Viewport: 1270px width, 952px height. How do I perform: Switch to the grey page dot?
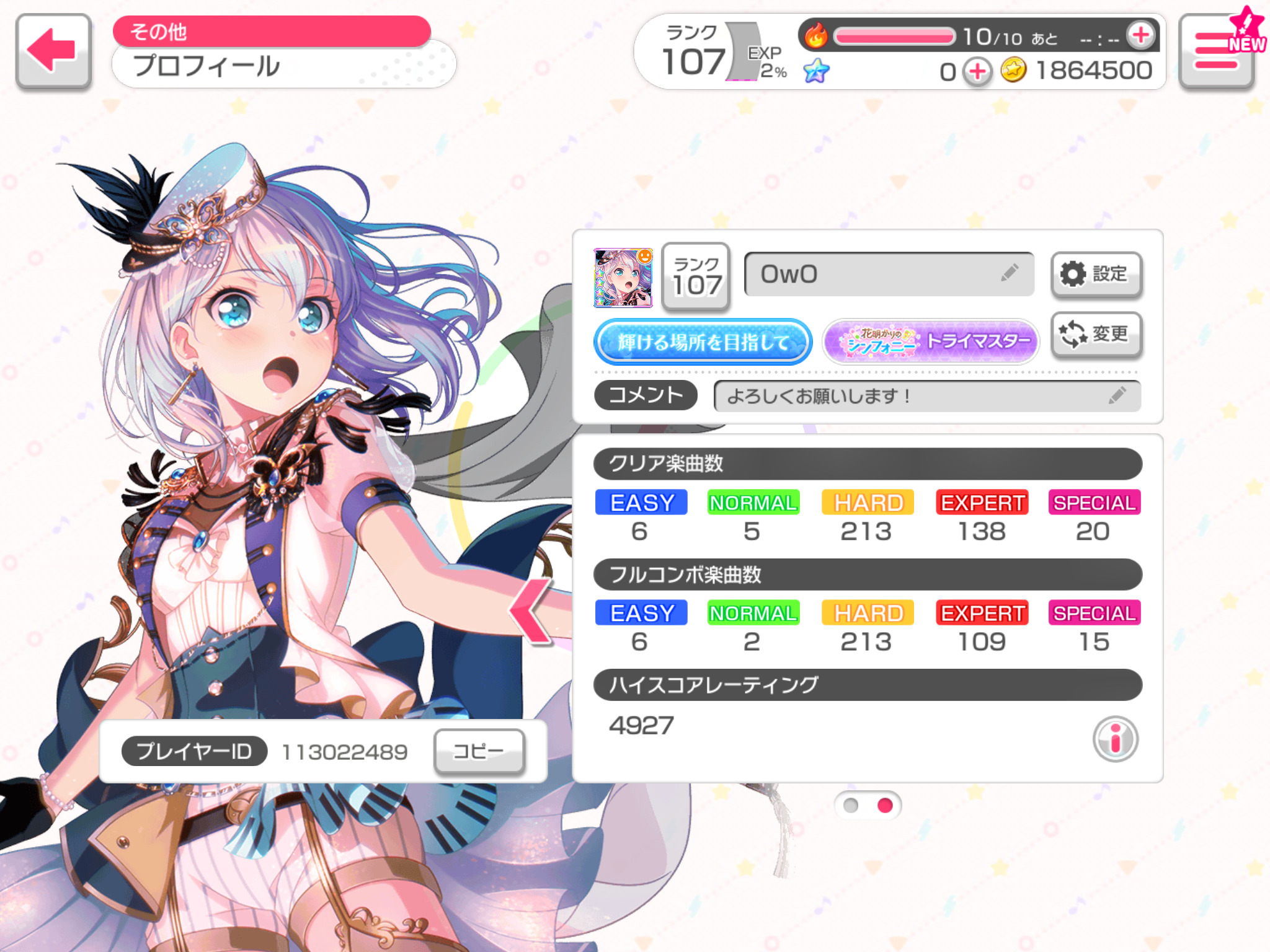click(851, 805)
